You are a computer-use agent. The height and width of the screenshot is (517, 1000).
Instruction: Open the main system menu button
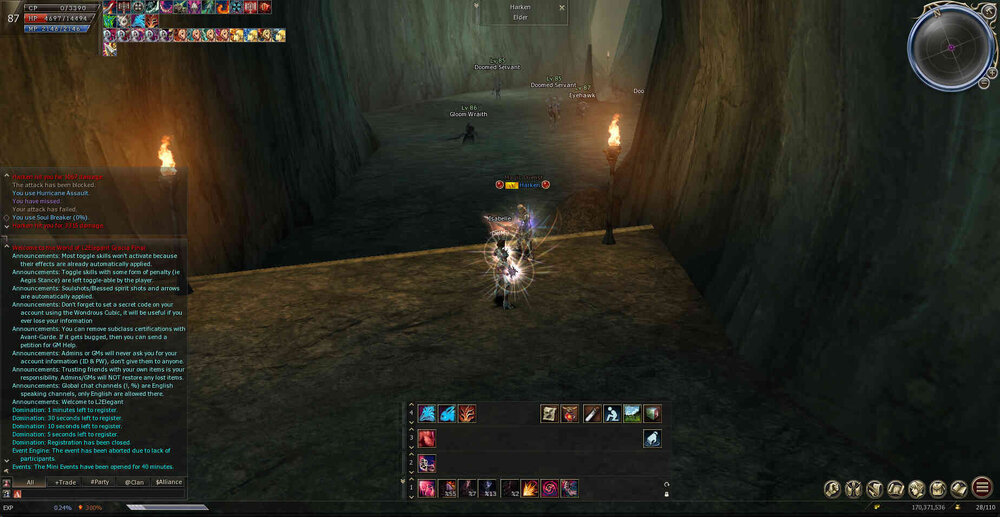pos(981,488)
